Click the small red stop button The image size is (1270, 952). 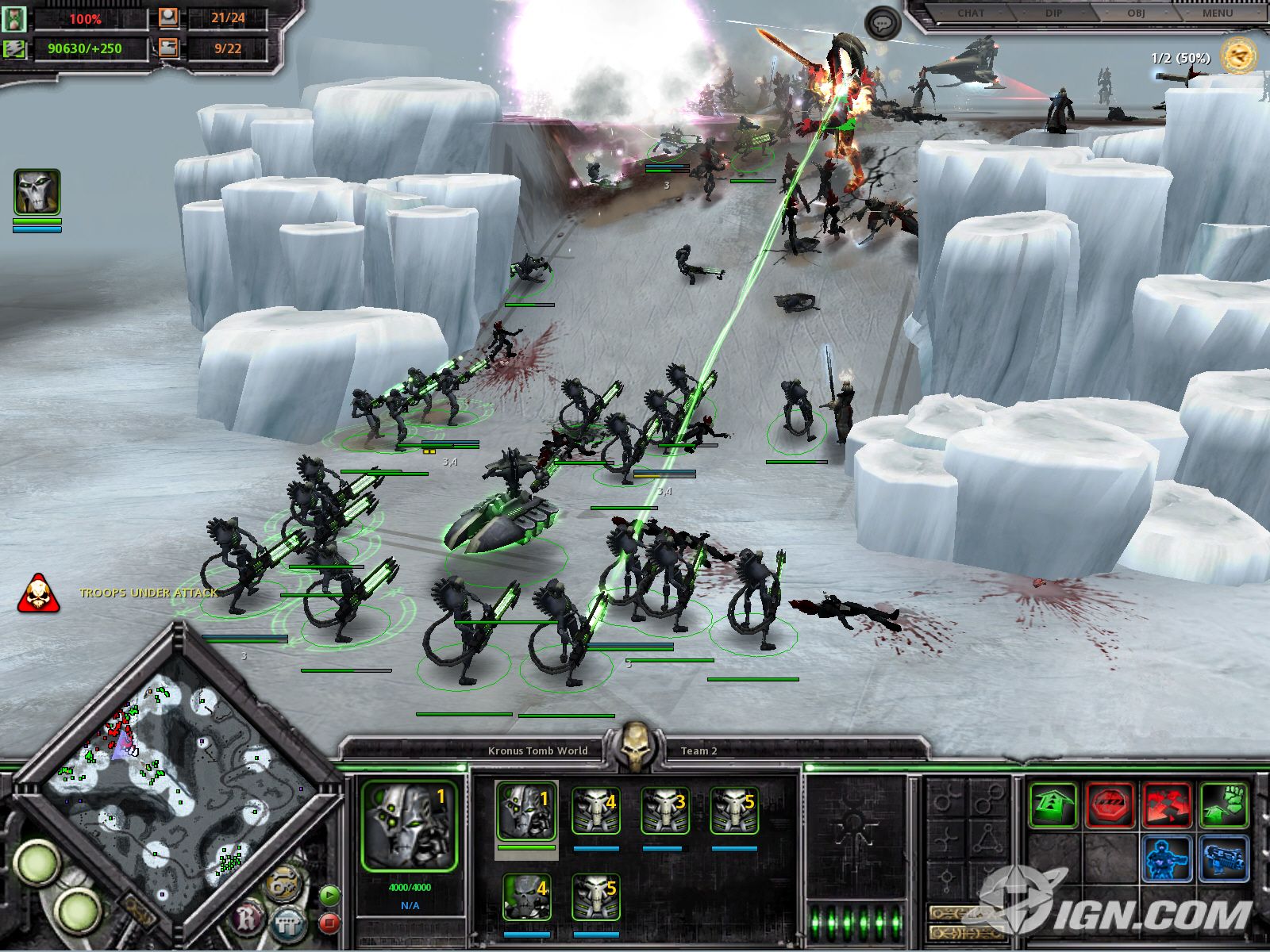329,923
